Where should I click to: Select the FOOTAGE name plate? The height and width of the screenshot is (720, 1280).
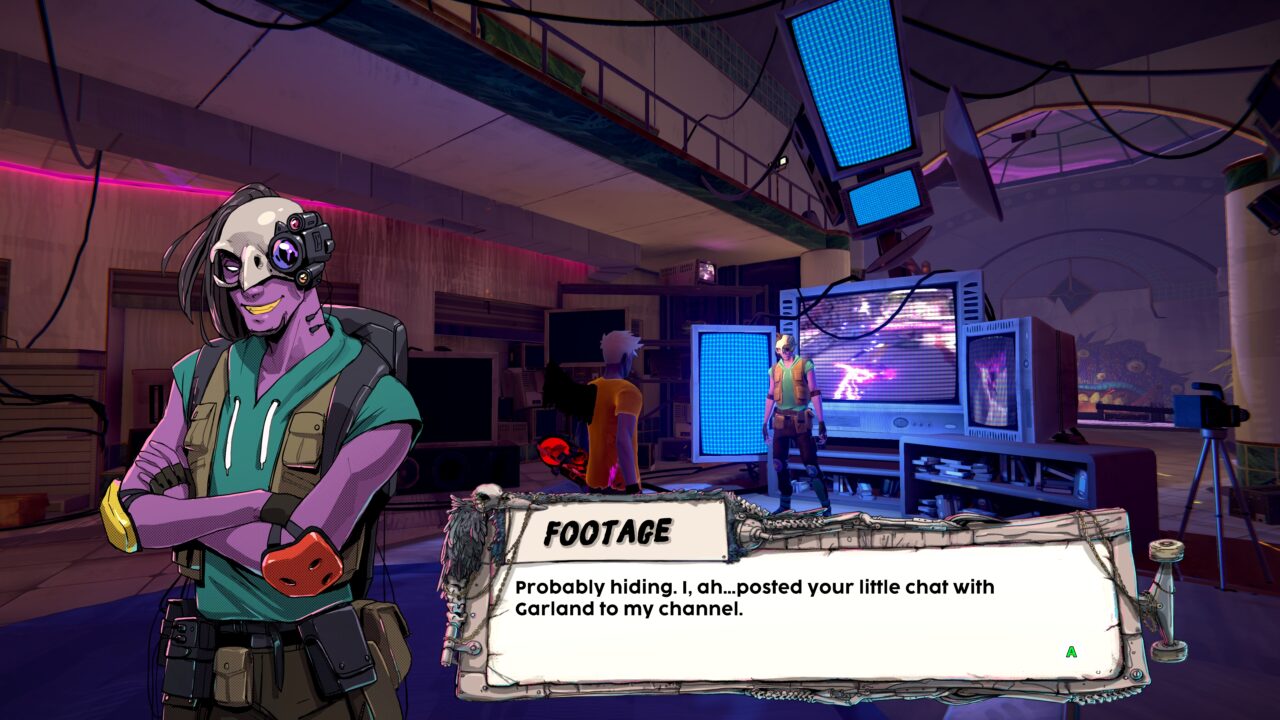[x=610, y=530]
